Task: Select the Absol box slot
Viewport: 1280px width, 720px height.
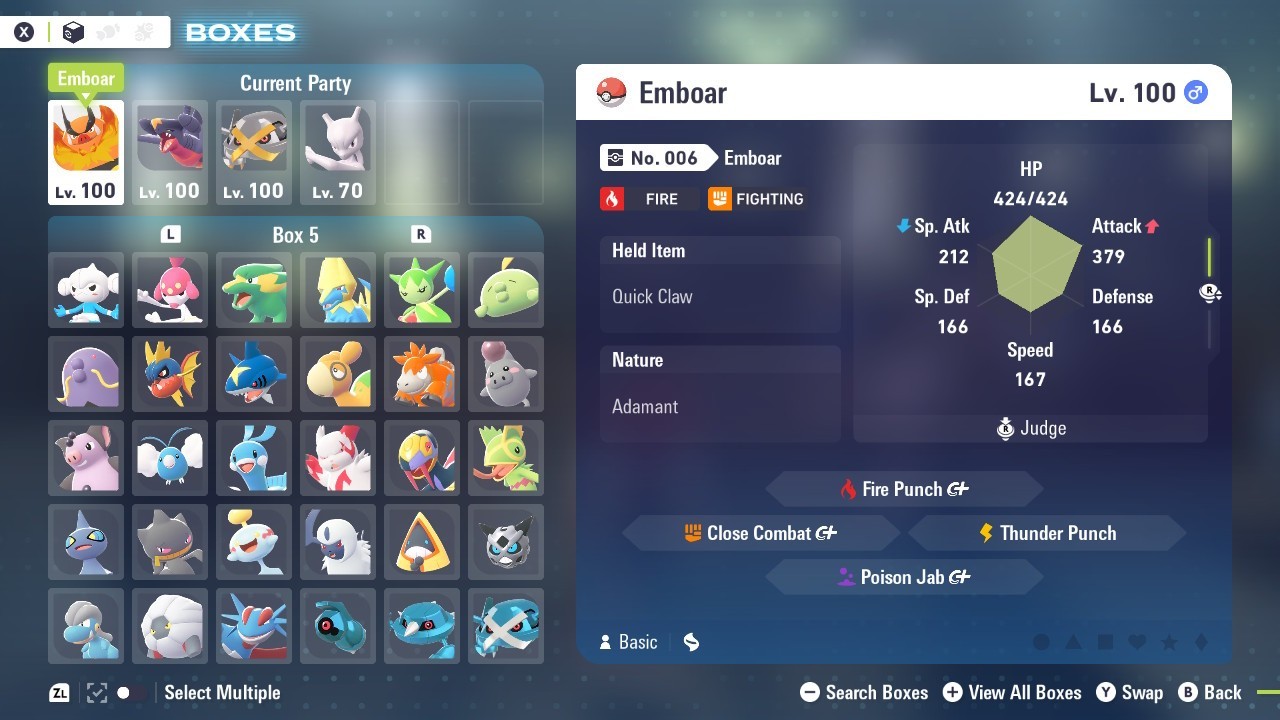Action: 338,542
